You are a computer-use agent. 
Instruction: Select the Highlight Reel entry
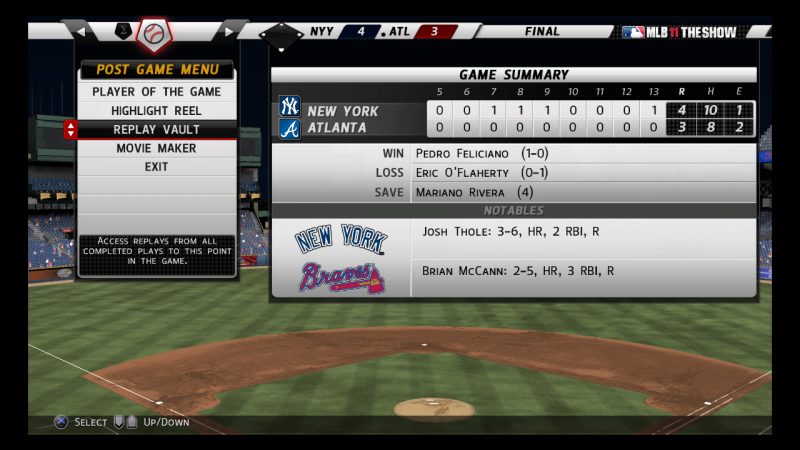156,111
